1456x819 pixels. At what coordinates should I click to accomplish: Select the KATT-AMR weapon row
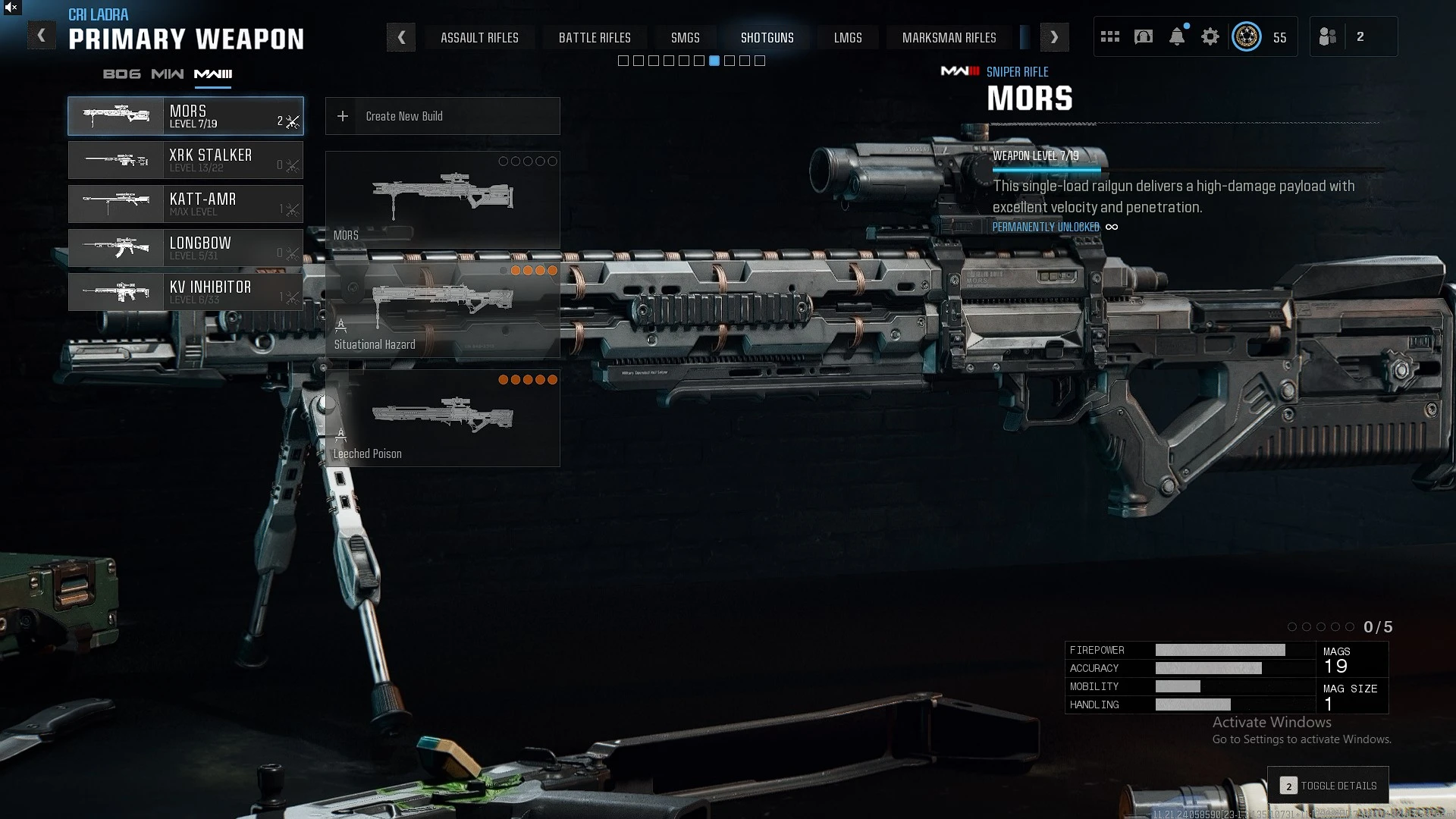coord(186,204)
